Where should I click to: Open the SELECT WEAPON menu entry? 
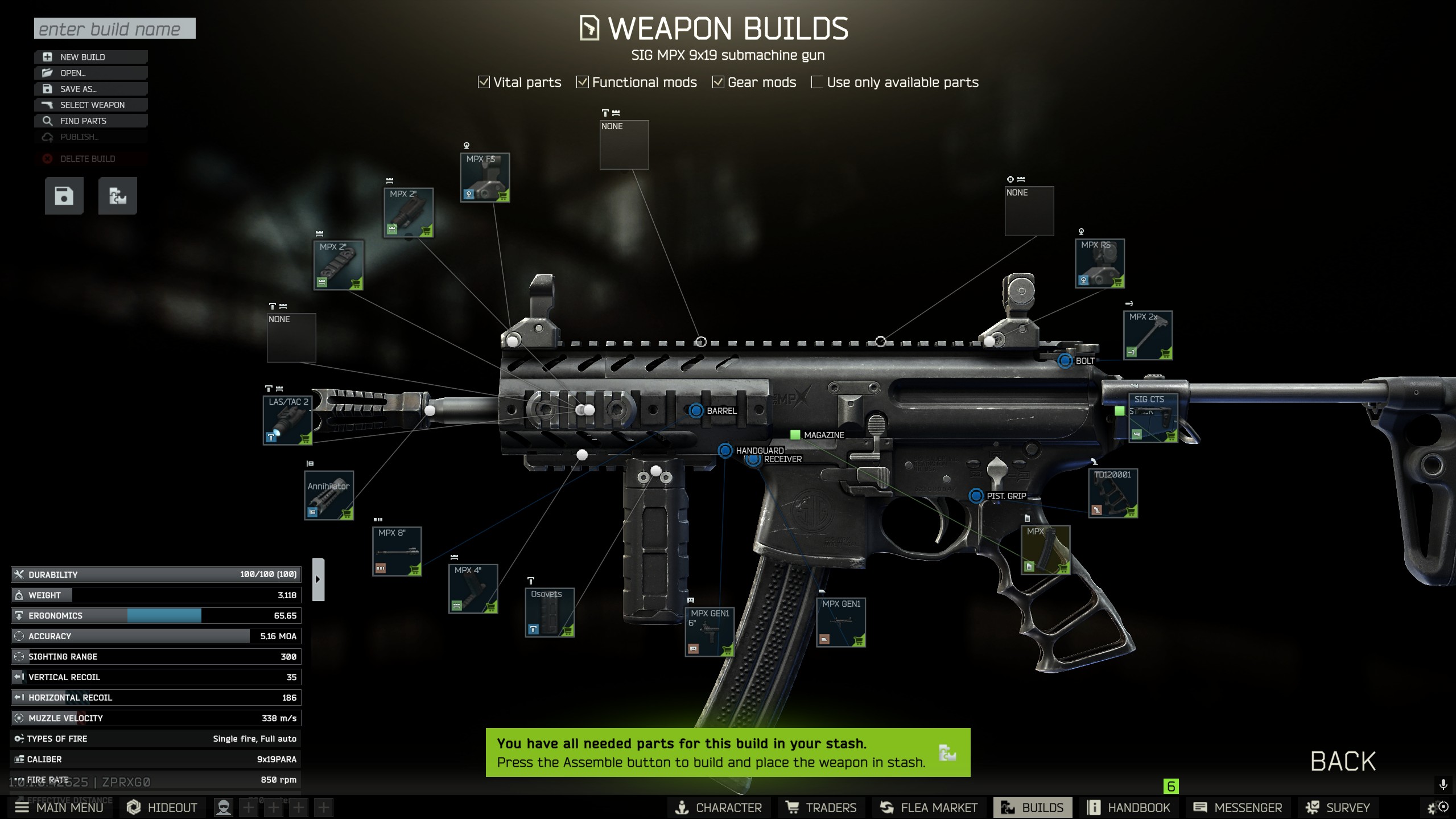pos(91,105)
